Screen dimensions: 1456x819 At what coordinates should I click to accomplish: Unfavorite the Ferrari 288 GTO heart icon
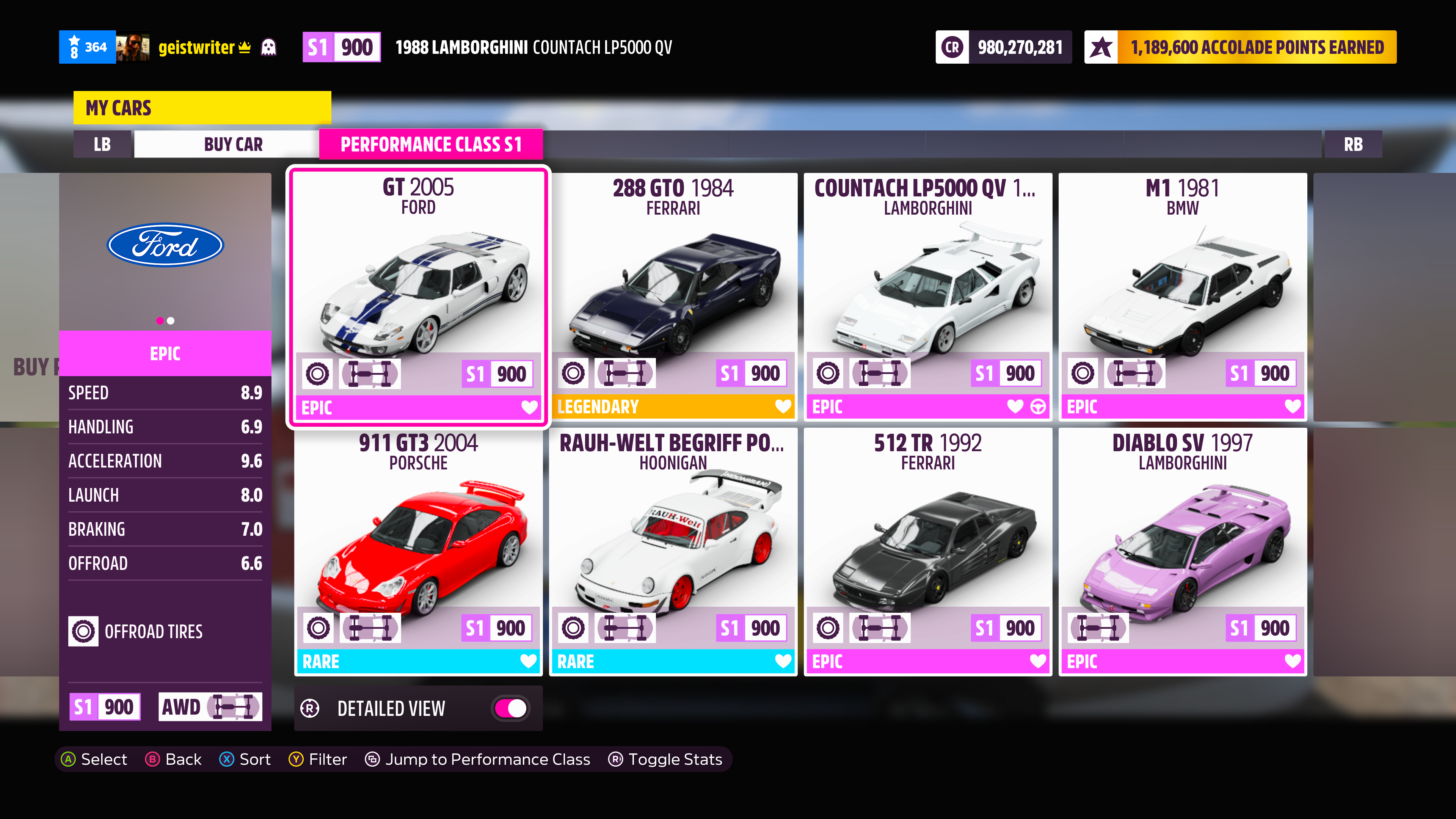(x=783, y=406)
